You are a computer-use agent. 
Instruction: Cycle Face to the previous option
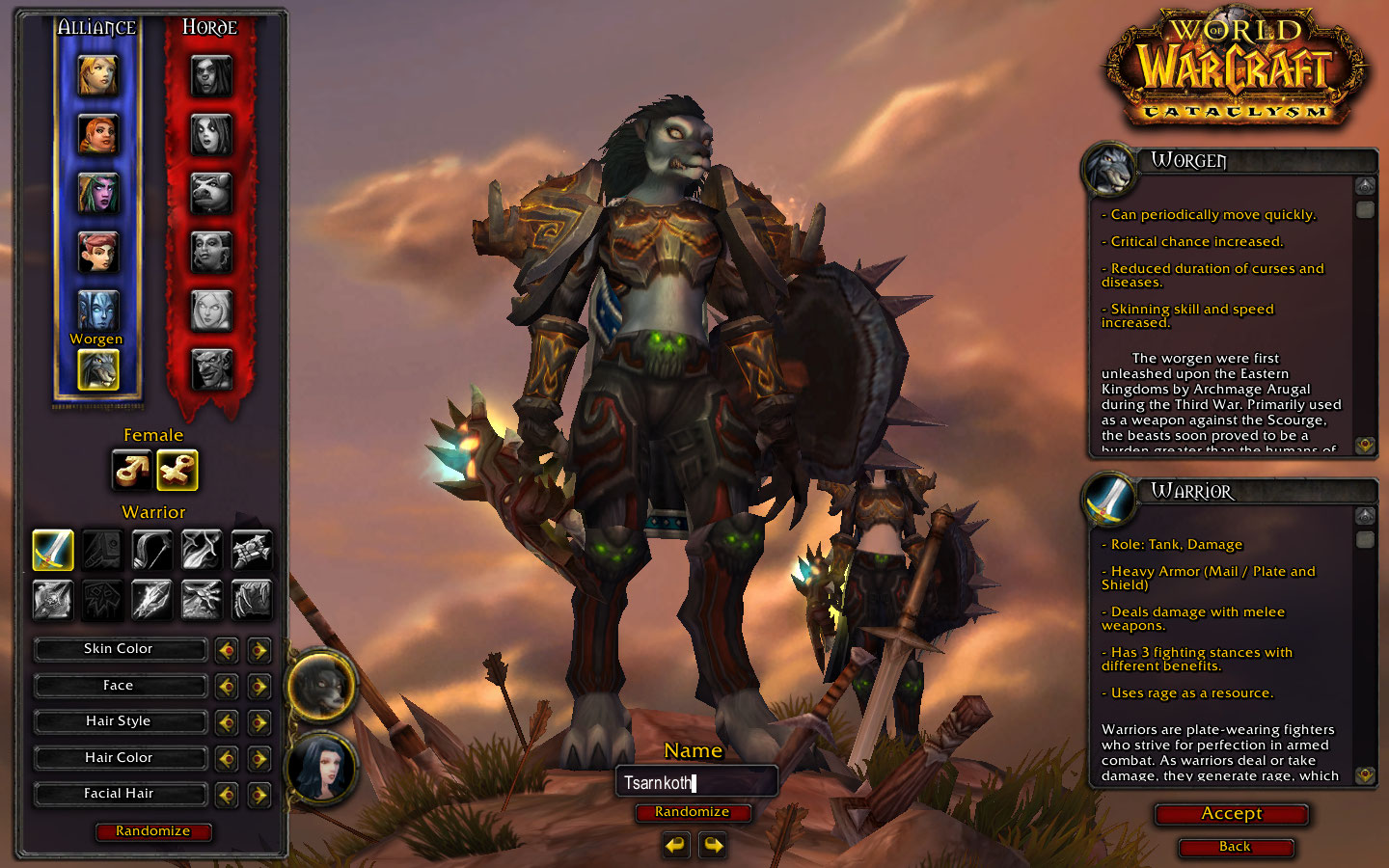227,687
